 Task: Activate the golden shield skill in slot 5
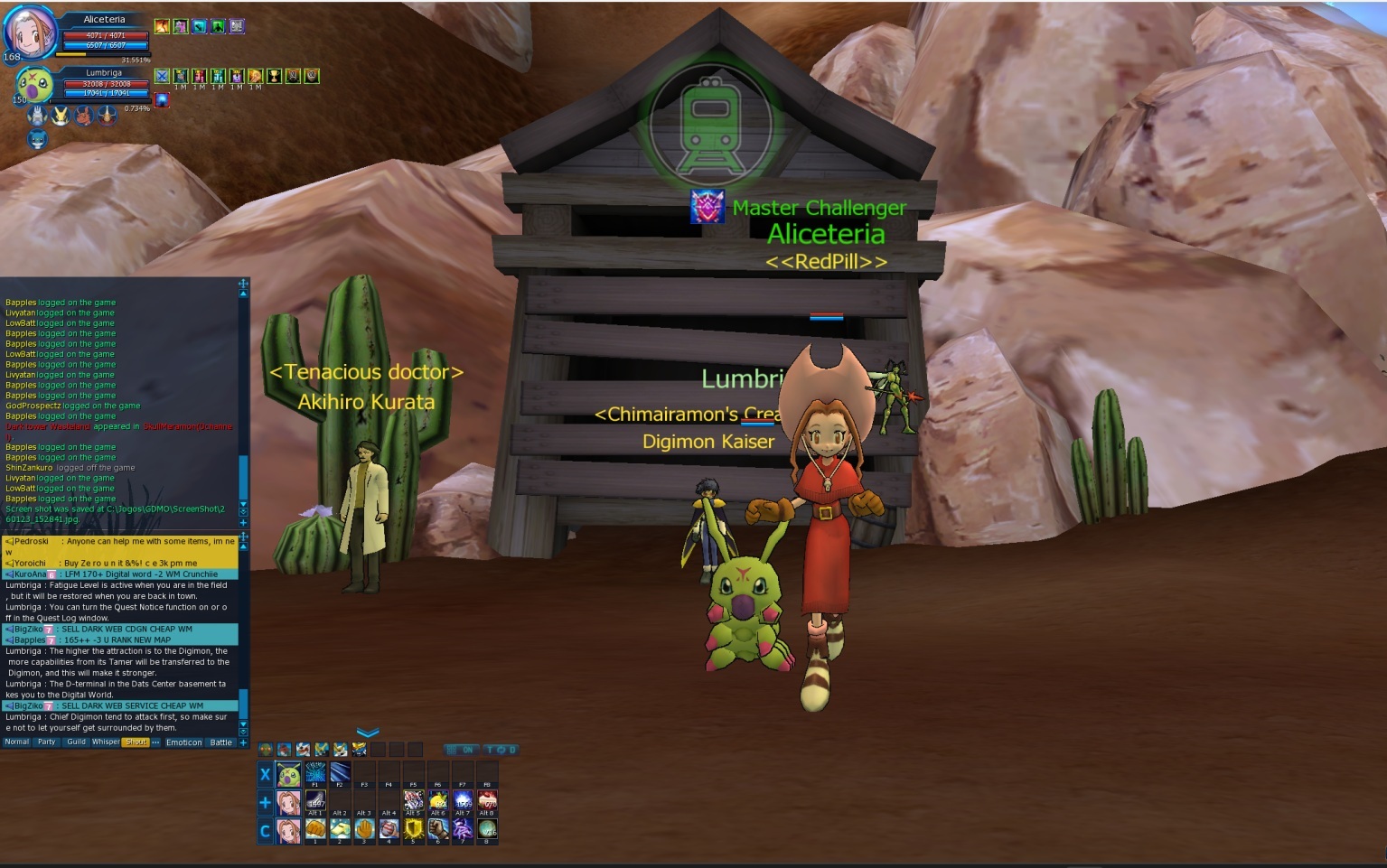click(413, 829)
